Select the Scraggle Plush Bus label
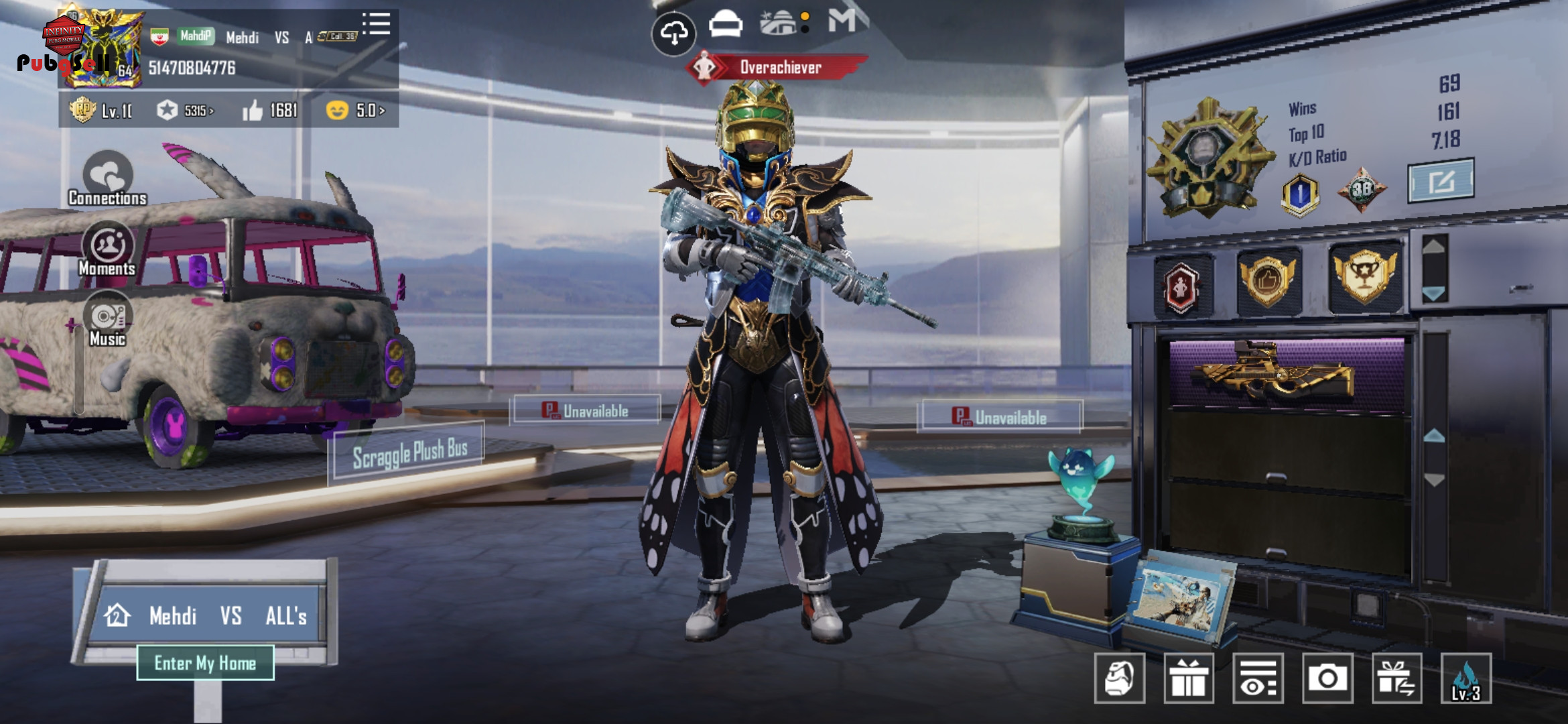1568x724 pixels. click(x=409, y=453)
